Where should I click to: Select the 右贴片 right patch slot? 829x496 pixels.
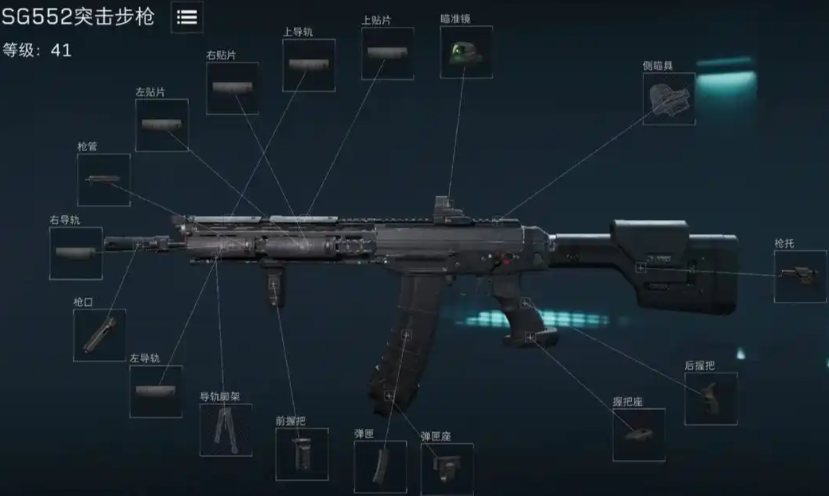[x=232, y=88]
